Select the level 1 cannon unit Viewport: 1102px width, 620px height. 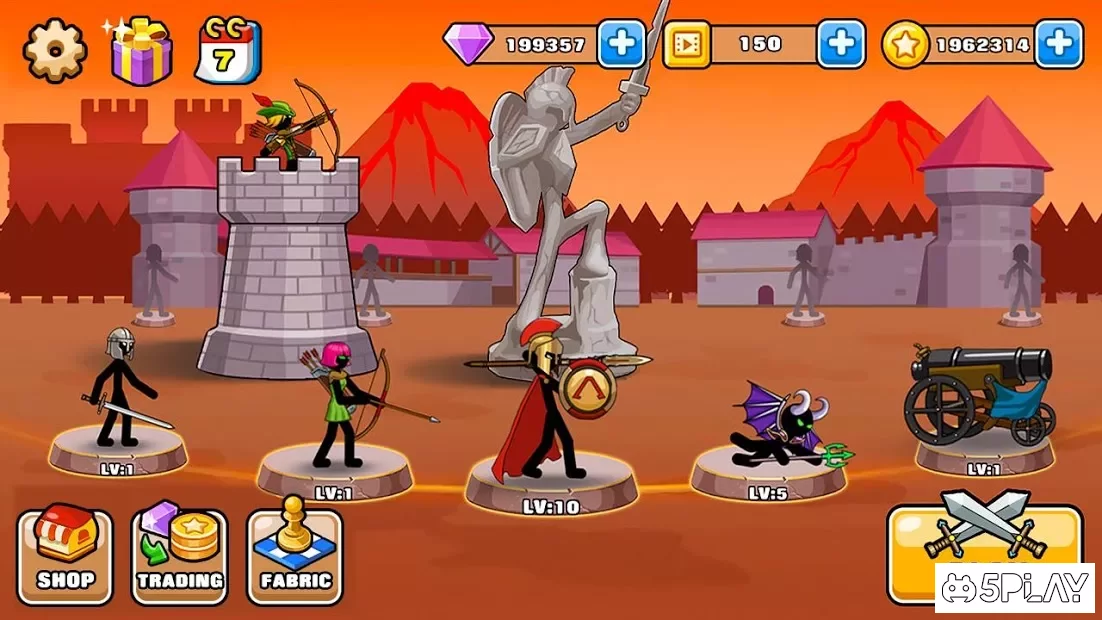click(x=980, y=395)
